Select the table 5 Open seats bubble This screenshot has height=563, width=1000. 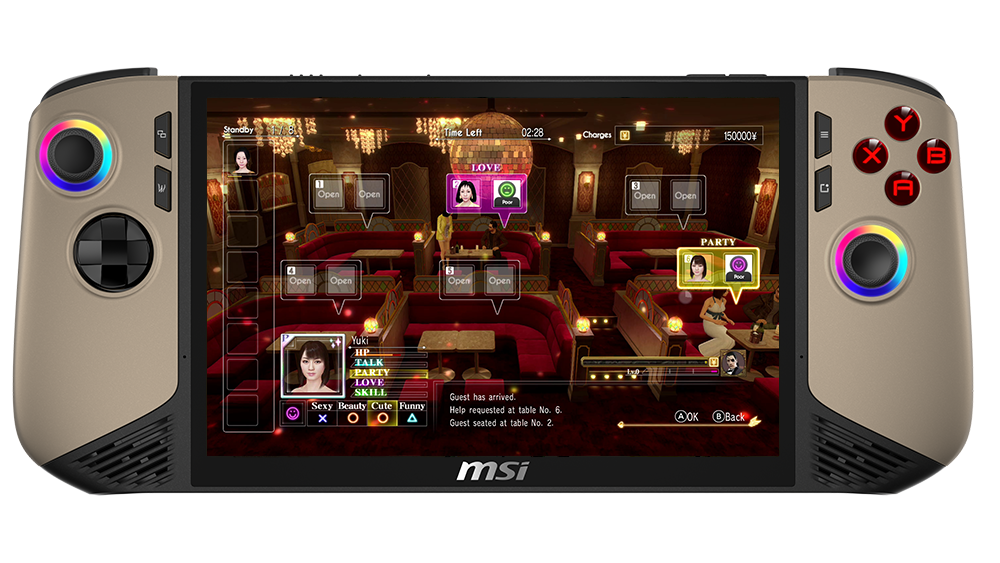(478, 281)
